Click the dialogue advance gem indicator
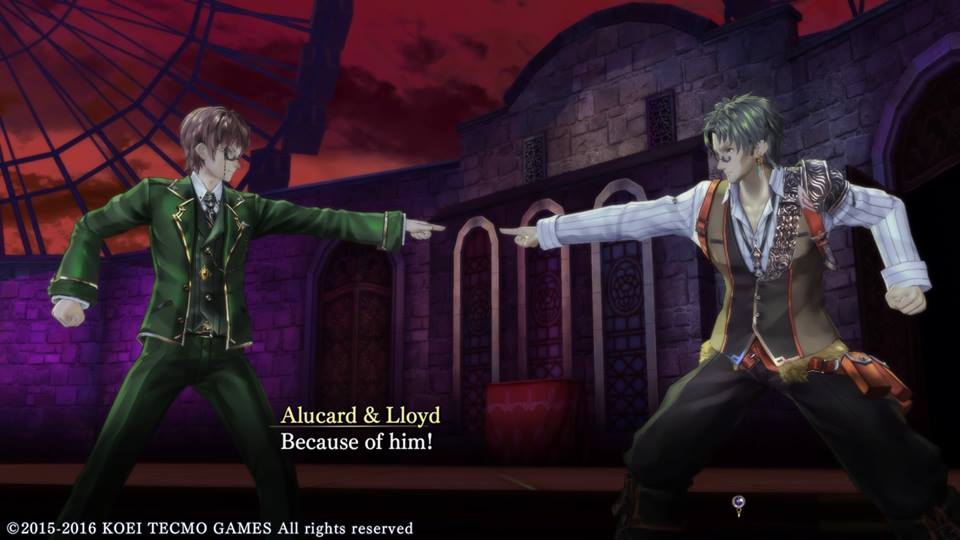Viewport: 960px width, 540px height. pos(738,504)
